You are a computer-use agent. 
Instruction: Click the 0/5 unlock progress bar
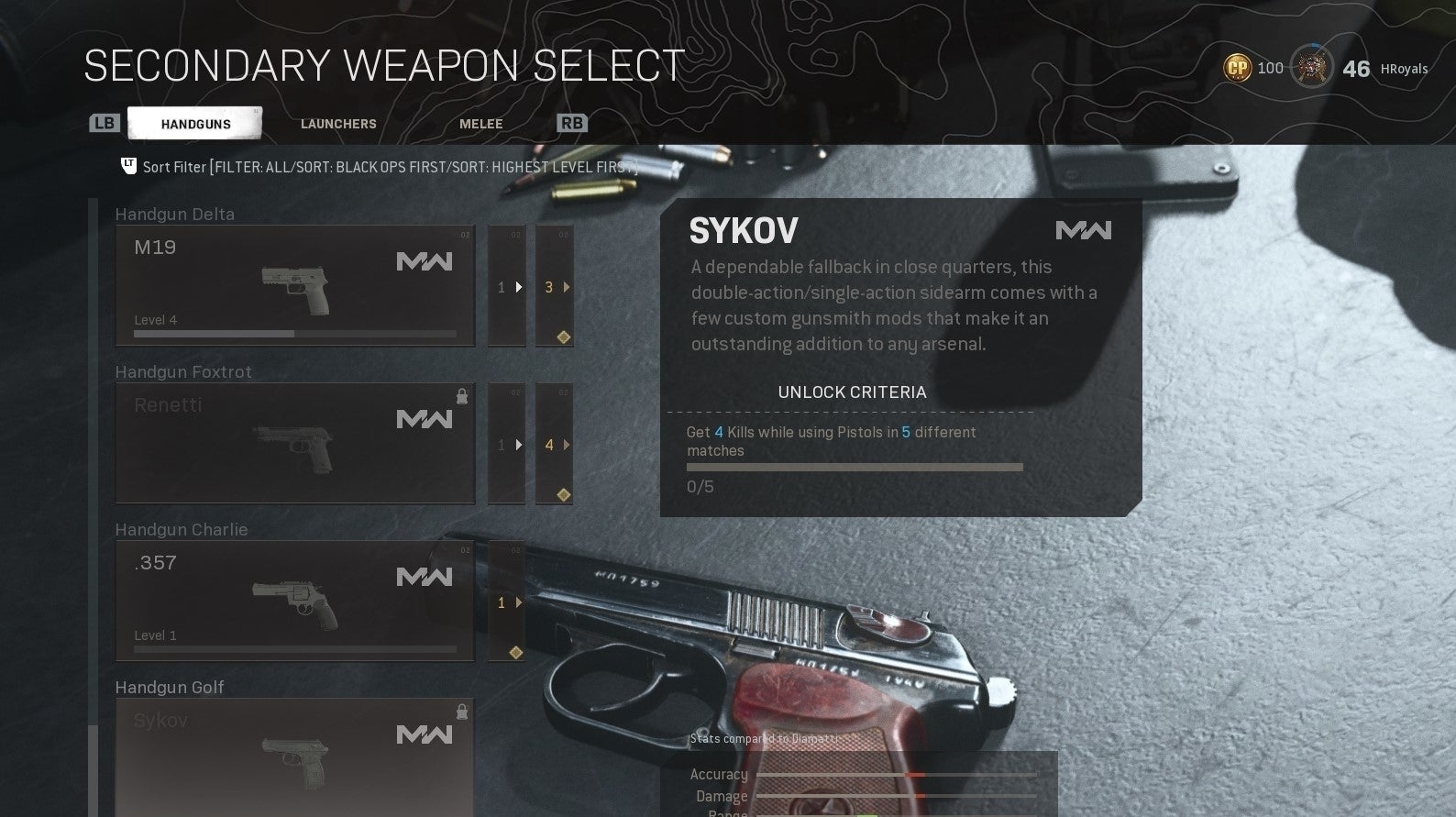pyautogui.click(x=853, y=467)
